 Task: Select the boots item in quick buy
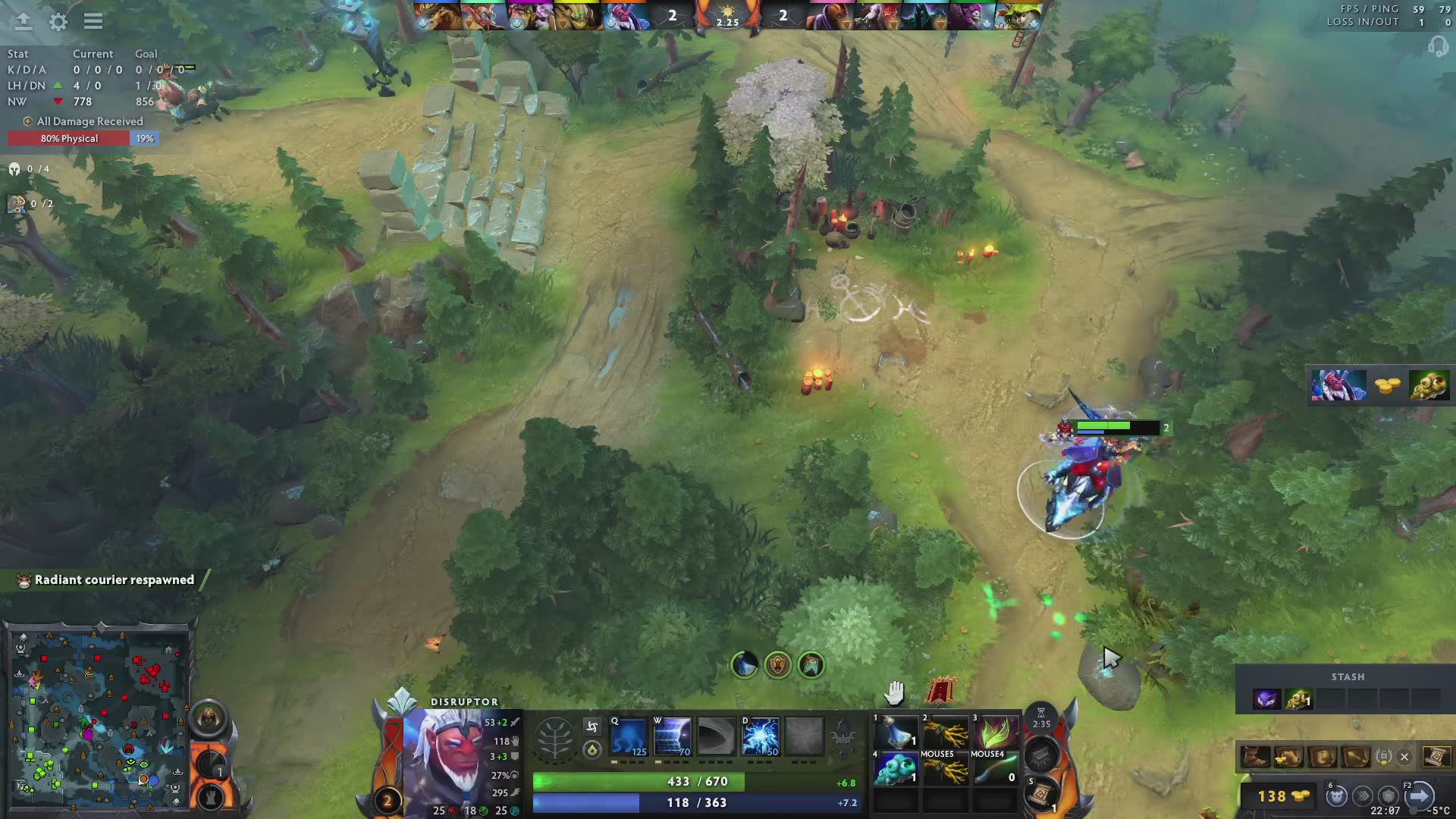tap(1255, 757)
